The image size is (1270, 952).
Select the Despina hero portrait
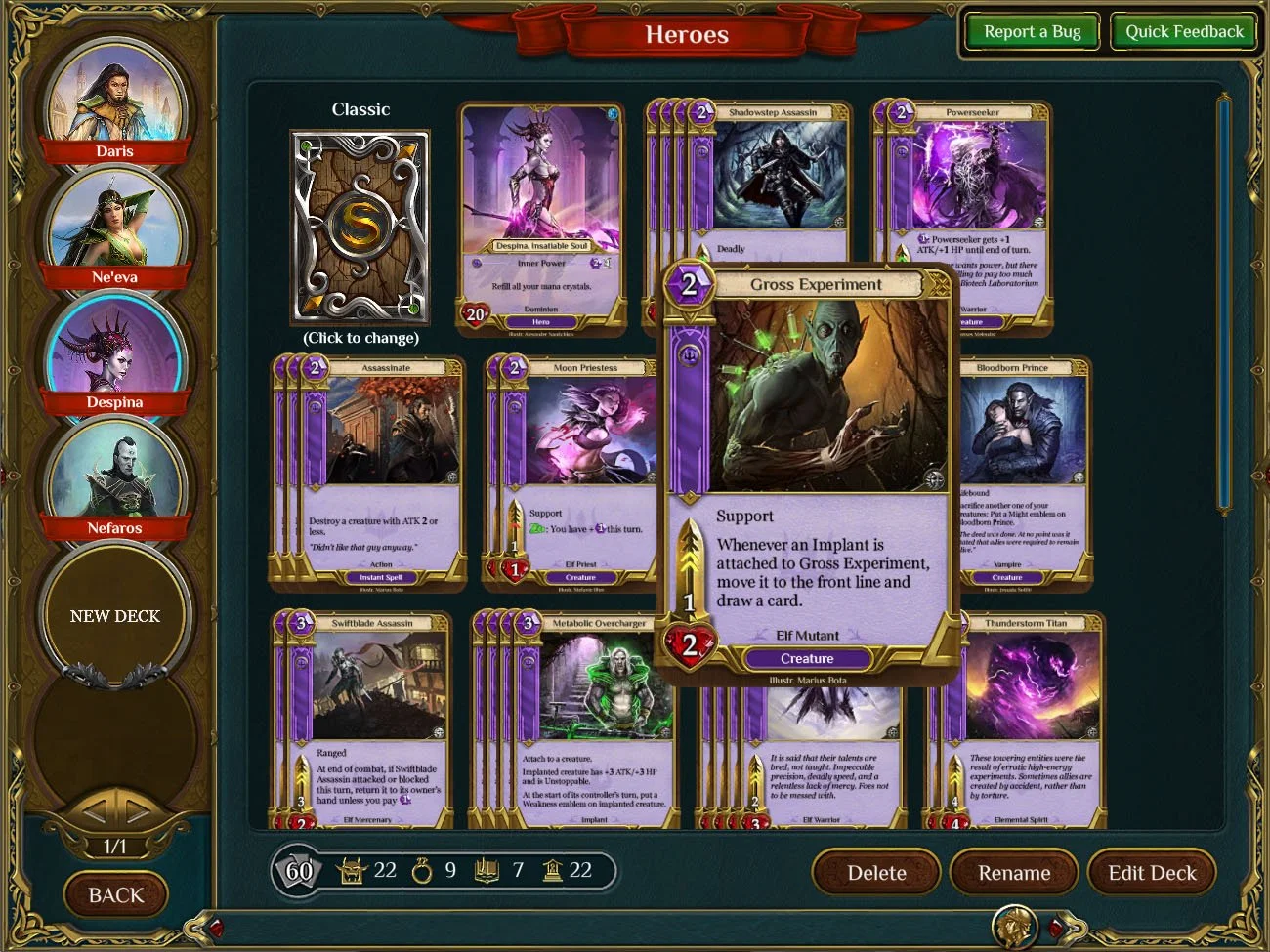tap(114, 349)
